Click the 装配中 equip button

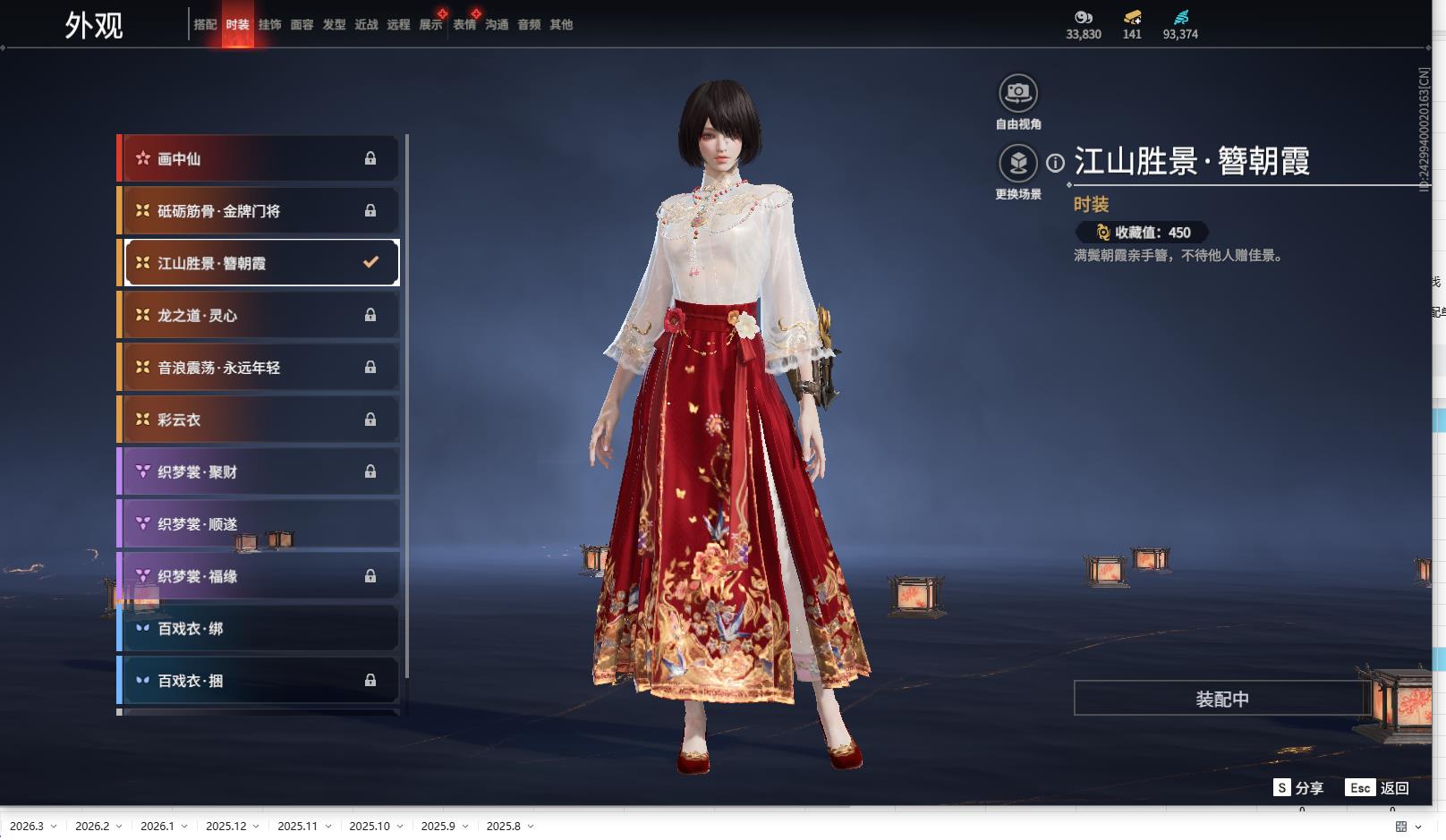1221,699
